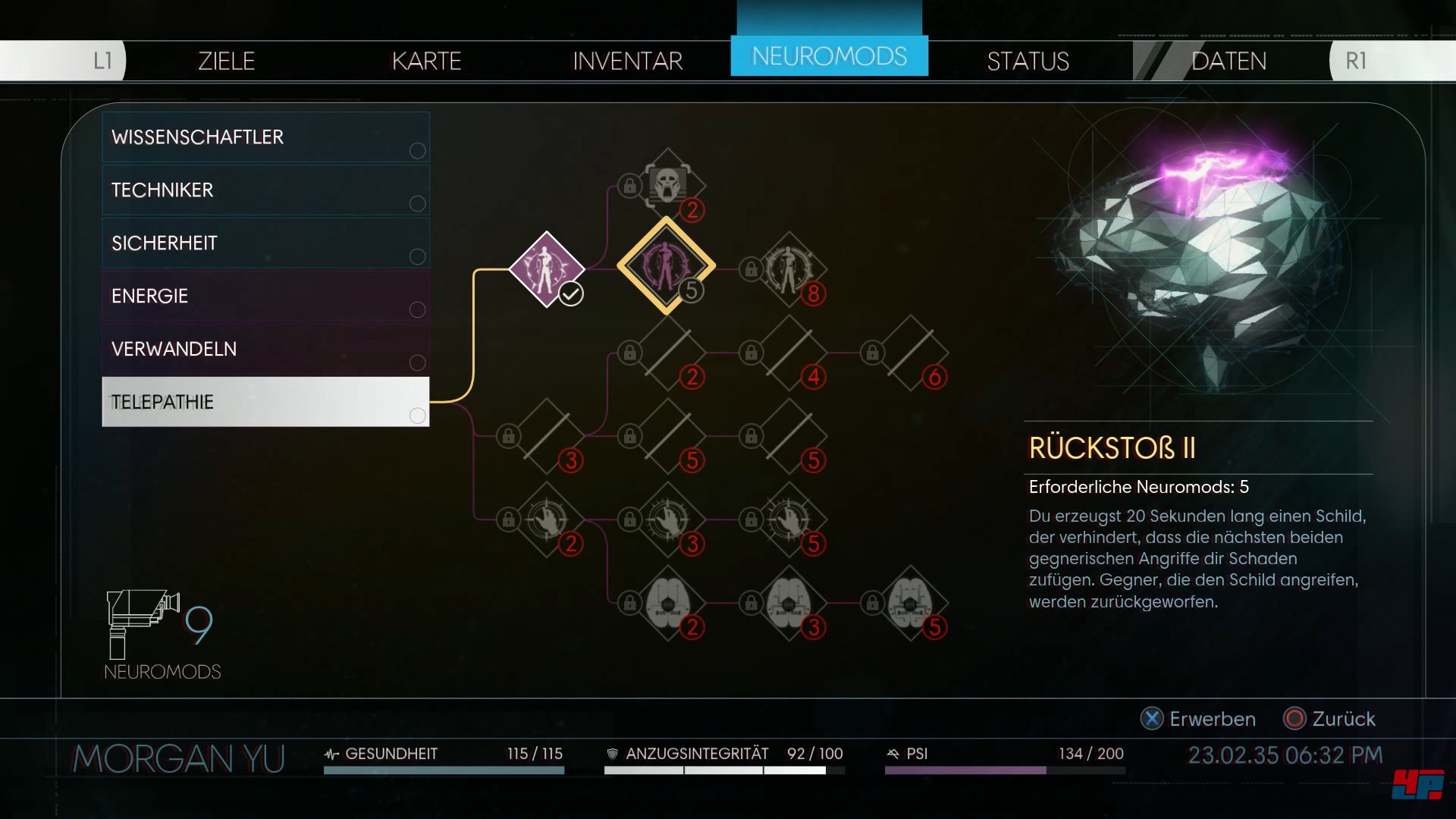Select the TELEPATHIE skill category
The image size is (1456, 819).
tap(265, 402)
